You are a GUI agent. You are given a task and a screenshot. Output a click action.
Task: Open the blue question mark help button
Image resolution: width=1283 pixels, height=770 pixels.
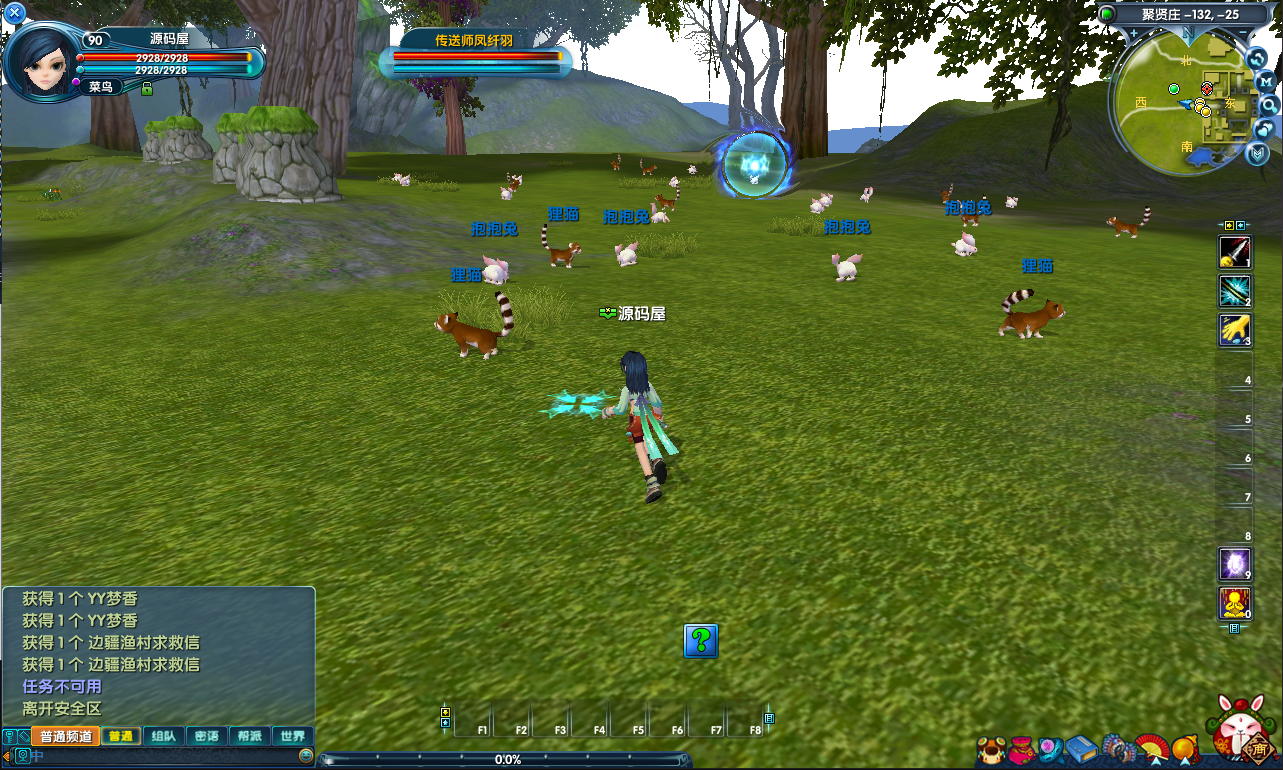click(x=700, y=641)
